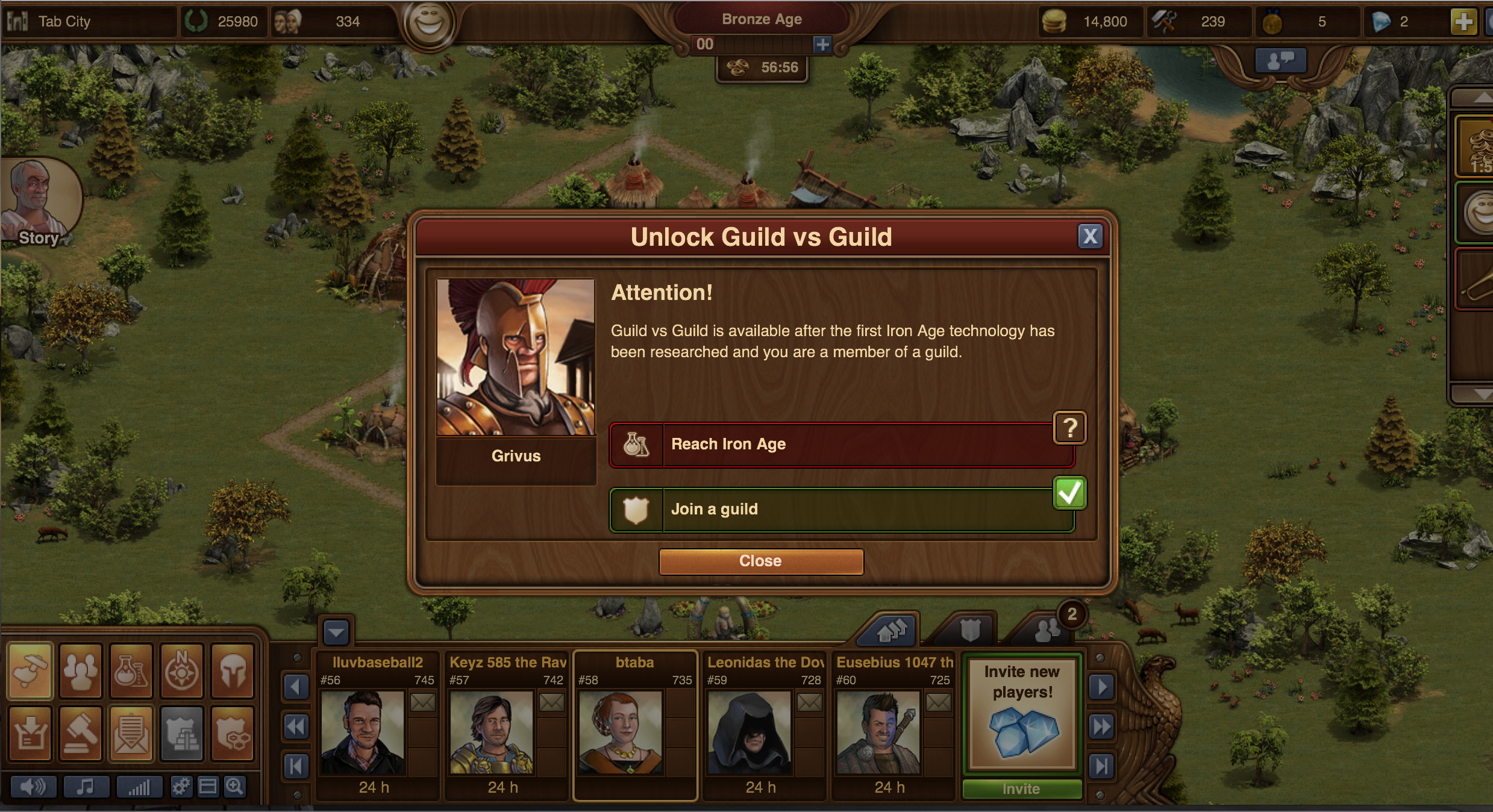
Task: Open the Reach Iron Age help question mark
Action: 1069,428
